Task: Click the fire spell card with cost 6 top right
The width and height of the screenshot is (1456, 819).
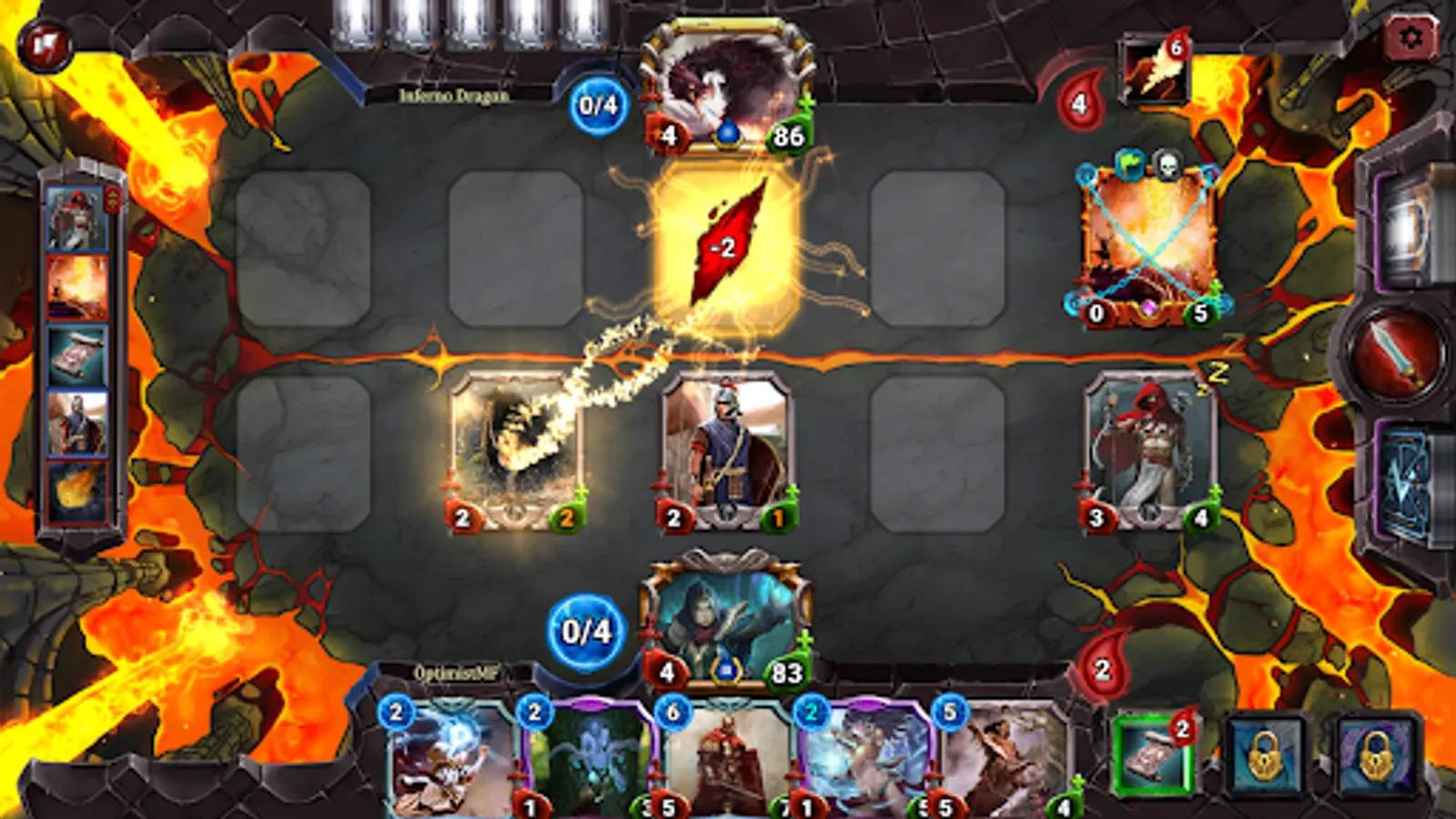Action: pyautogui.click(x=1156, y=68)
